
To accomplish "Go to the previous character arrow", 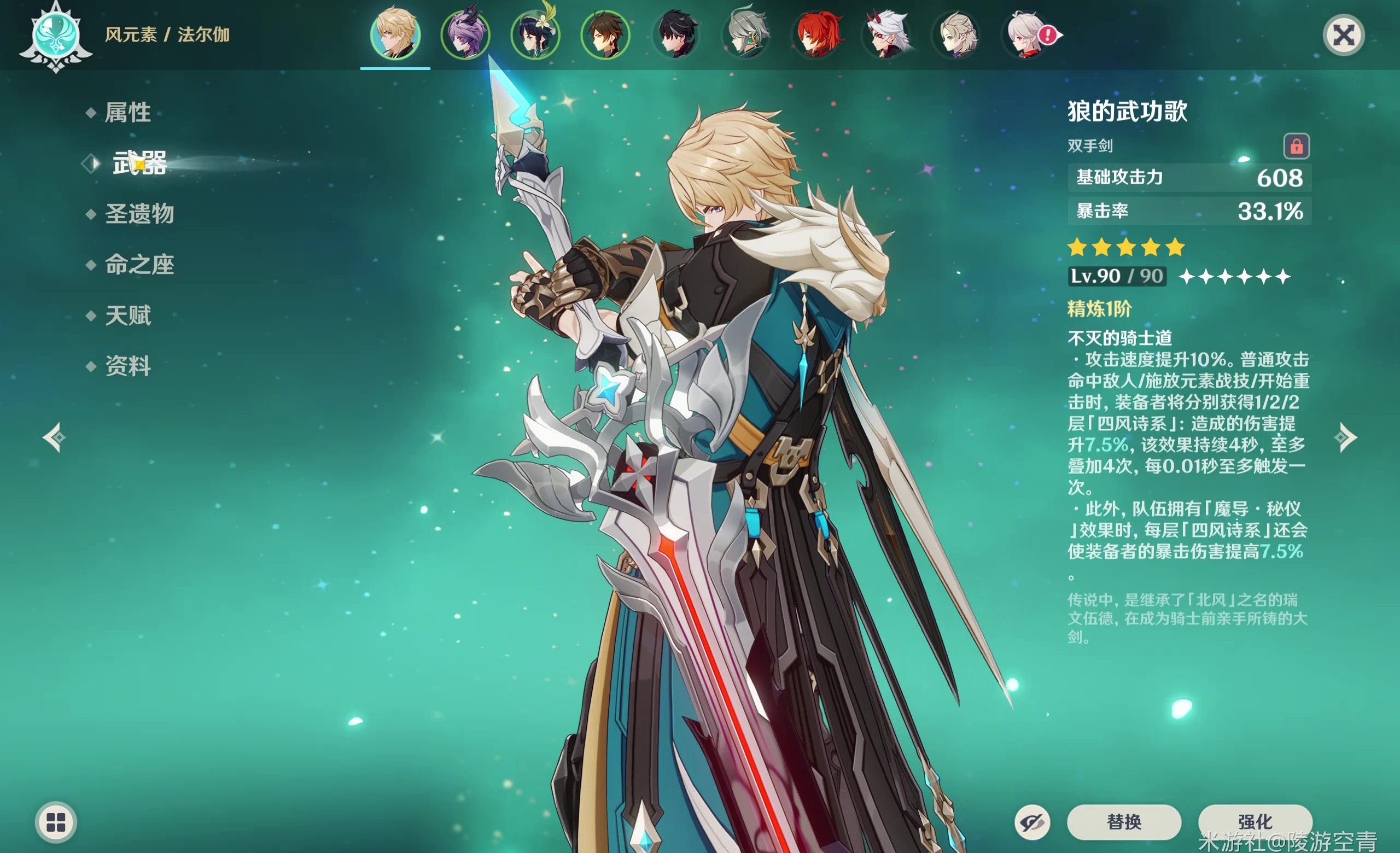I will [55, 437].
